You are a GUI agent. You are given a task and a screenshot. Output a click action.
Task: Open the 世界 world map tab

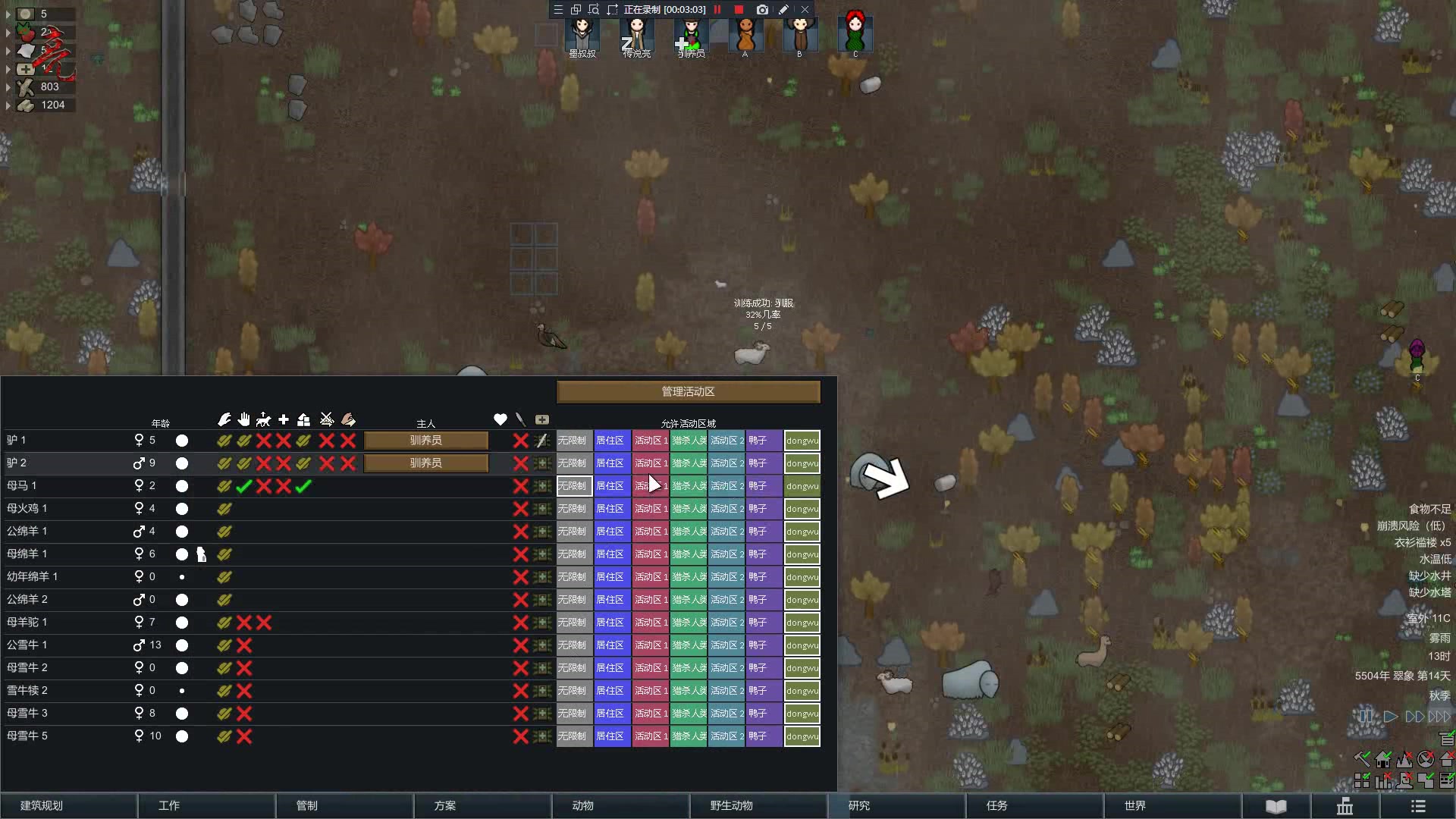[x=1135, y=805]
